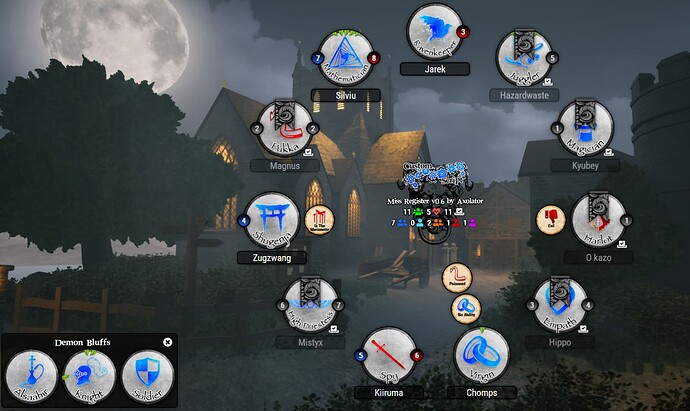Image resolution: width=690 pixels, height=411 pixels.
Task: Open Hazardwaste's Juggler token
Action: [x=522, y=59]
